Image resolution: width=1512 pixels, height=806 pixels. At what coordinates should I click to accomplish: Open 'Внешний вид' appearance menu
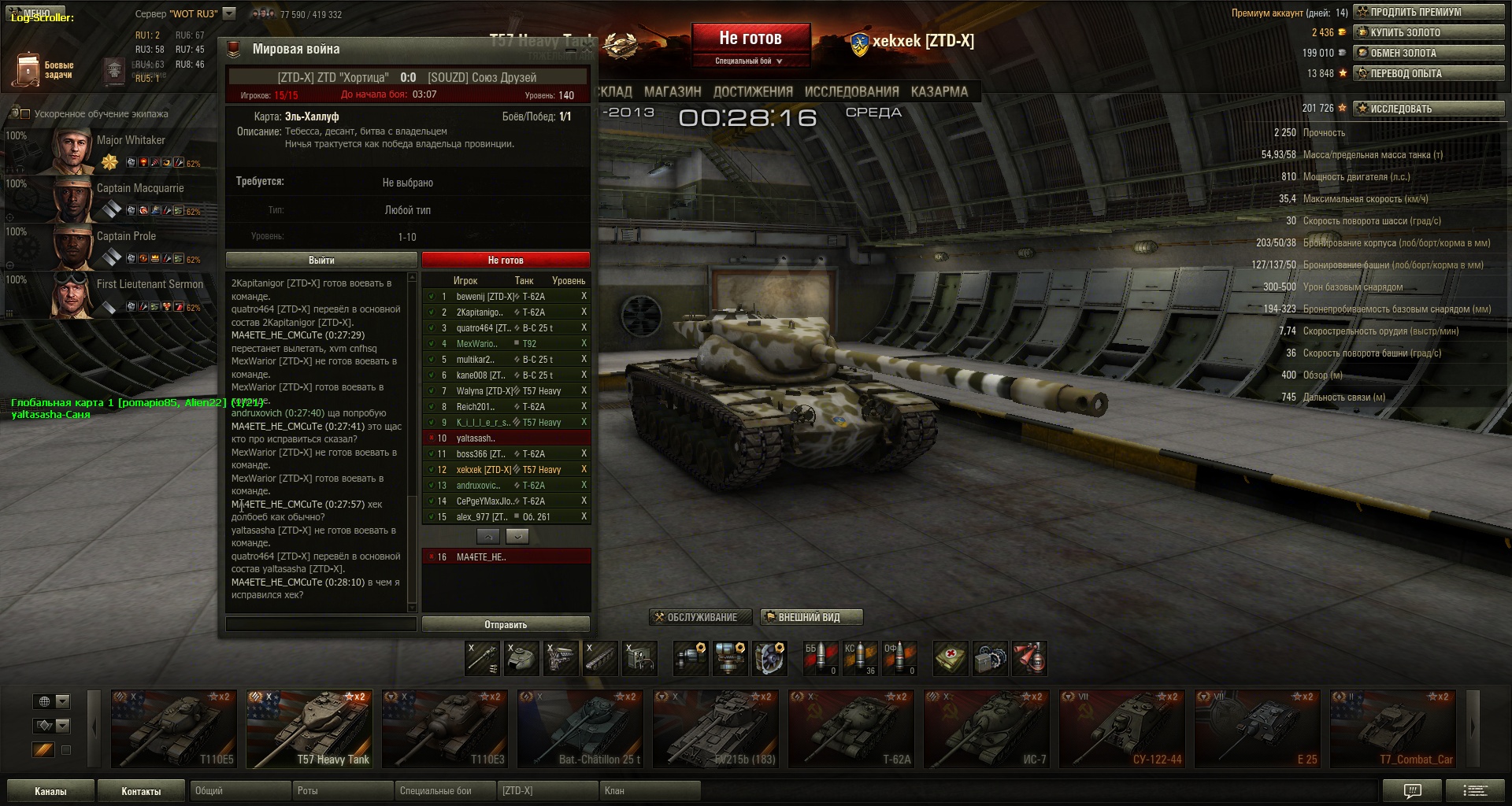[x=811, y=618]
